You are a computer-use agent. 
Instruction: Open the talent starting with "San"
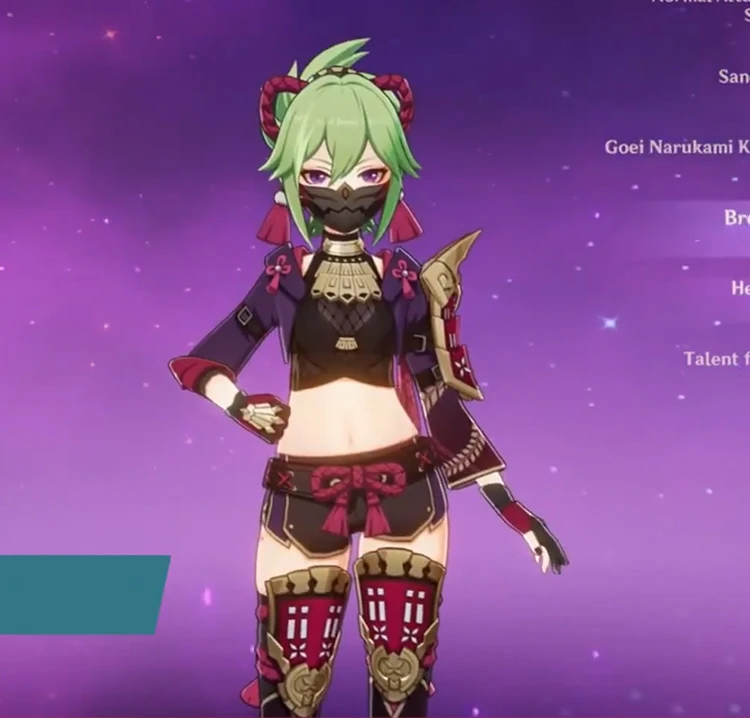click(733, 76)
